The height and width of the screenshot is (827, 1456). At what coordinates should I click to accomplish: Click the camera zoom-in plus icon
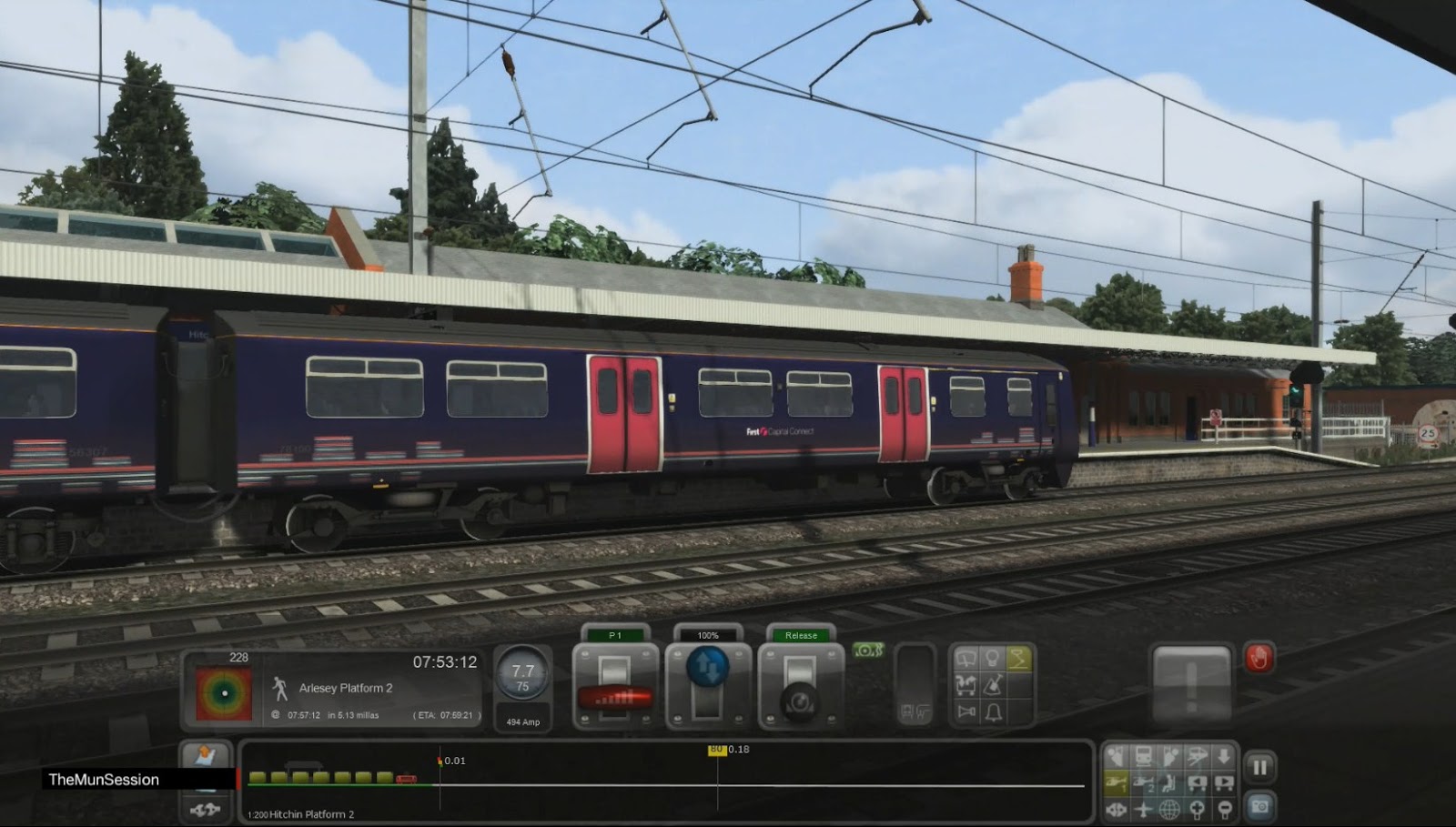coord(1198,808)
